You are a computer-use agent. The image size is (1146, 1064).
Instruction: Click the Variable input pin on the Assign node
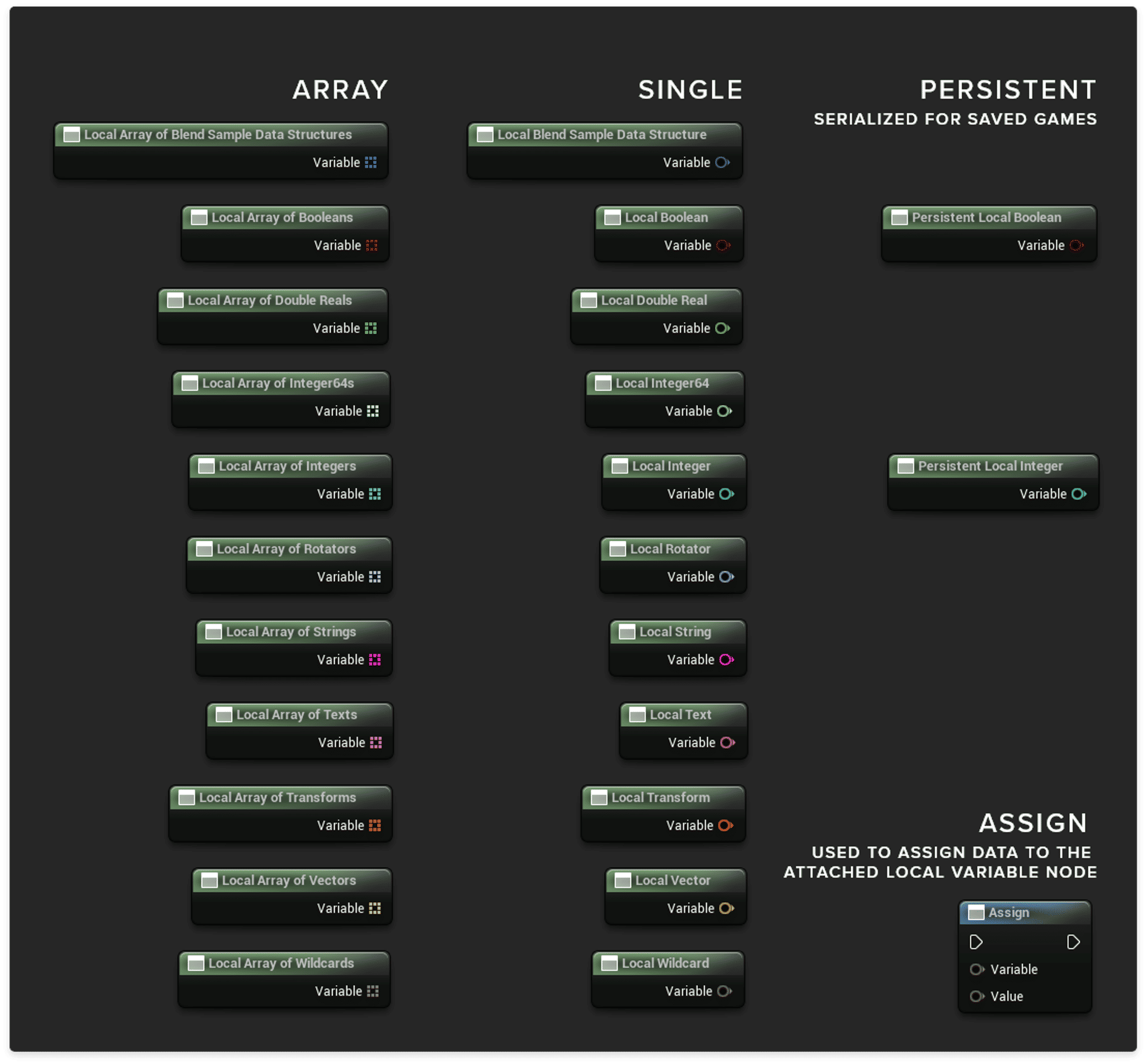tap(977, 969)
